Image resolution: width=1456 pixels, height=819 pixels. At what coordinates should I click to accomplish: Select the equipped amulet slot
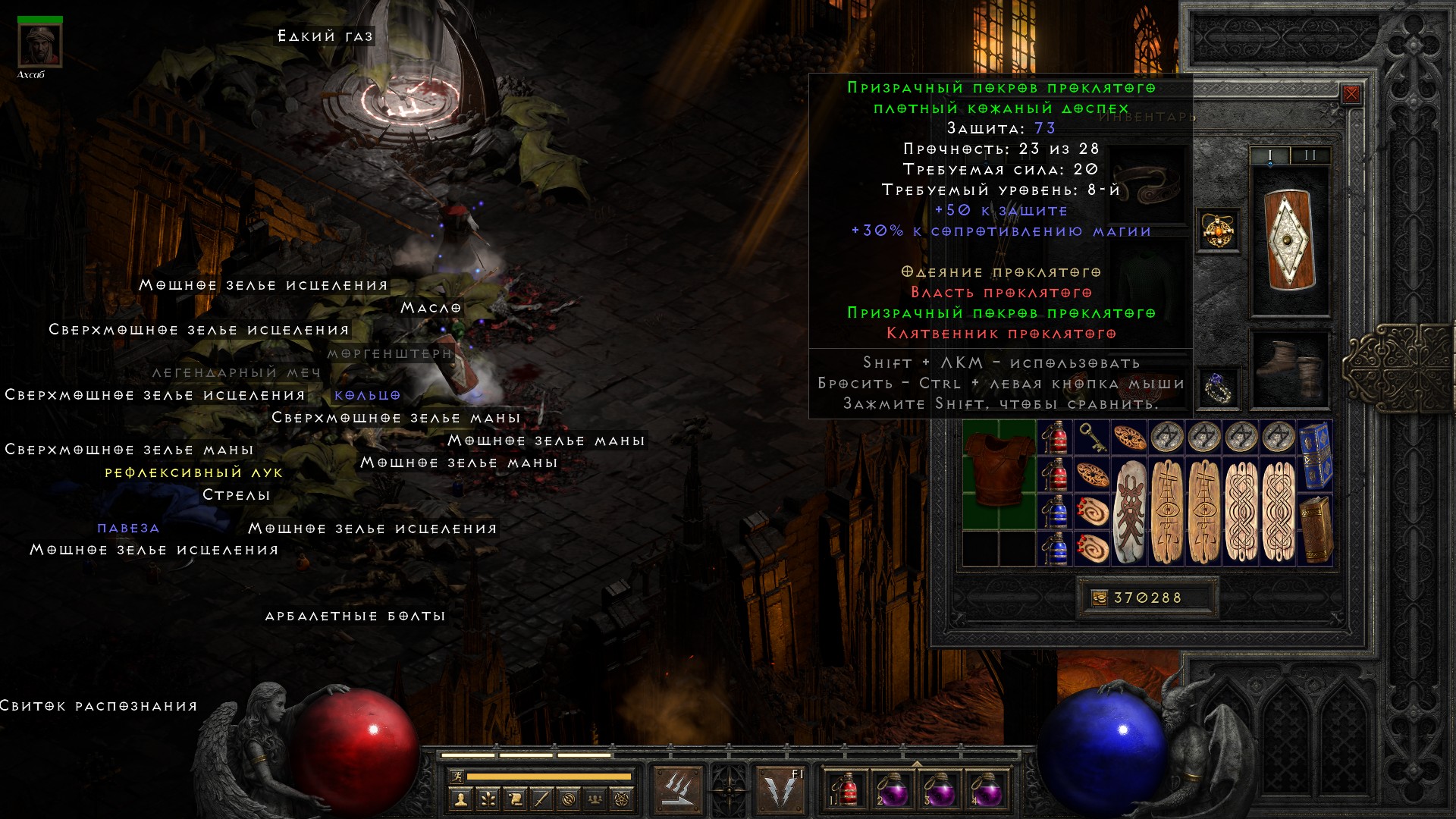[x=1218, y=231]
